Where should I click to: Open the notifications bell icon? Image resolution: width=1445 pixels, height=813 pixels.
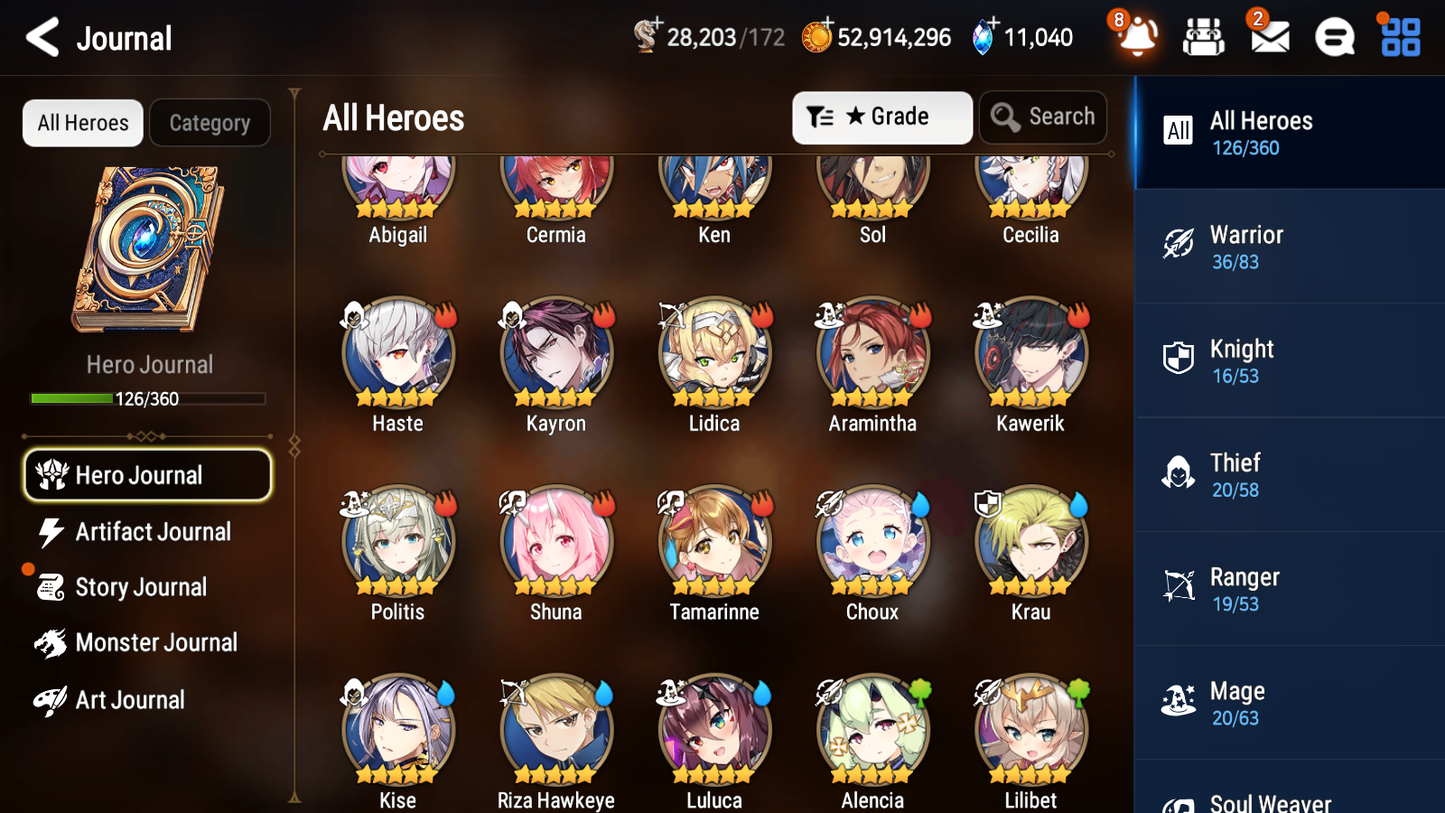[1137, 38]
